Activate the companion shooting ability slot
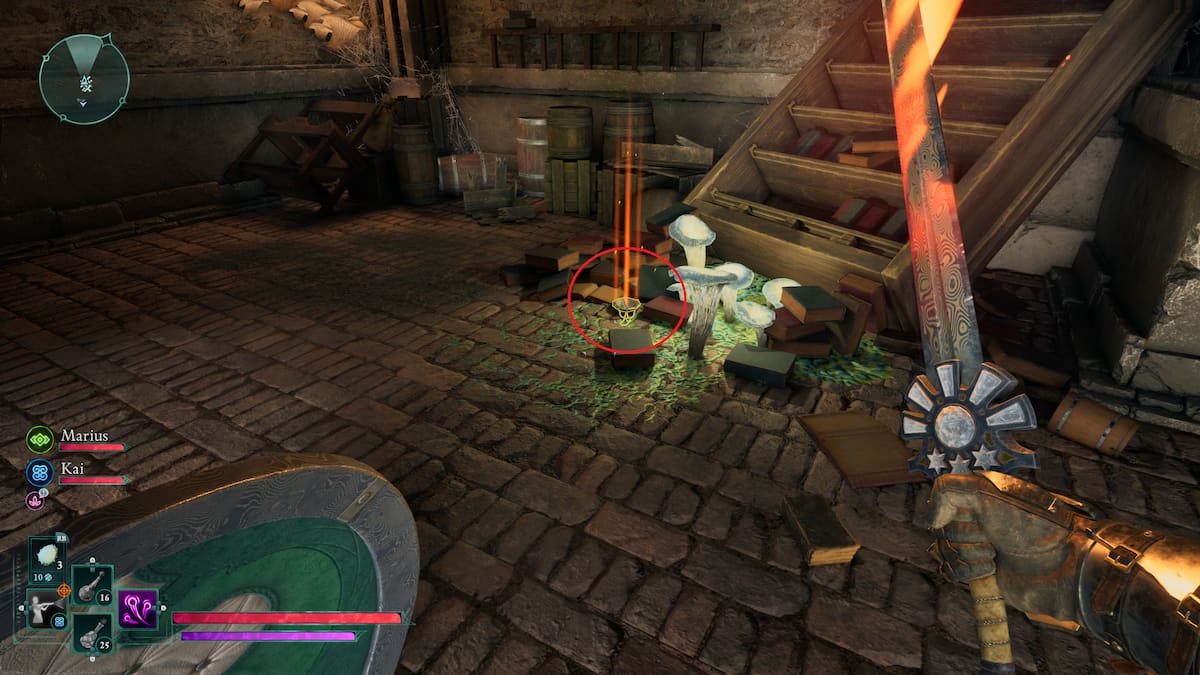Screen dimensions: 1200x675 pos(47,608)
